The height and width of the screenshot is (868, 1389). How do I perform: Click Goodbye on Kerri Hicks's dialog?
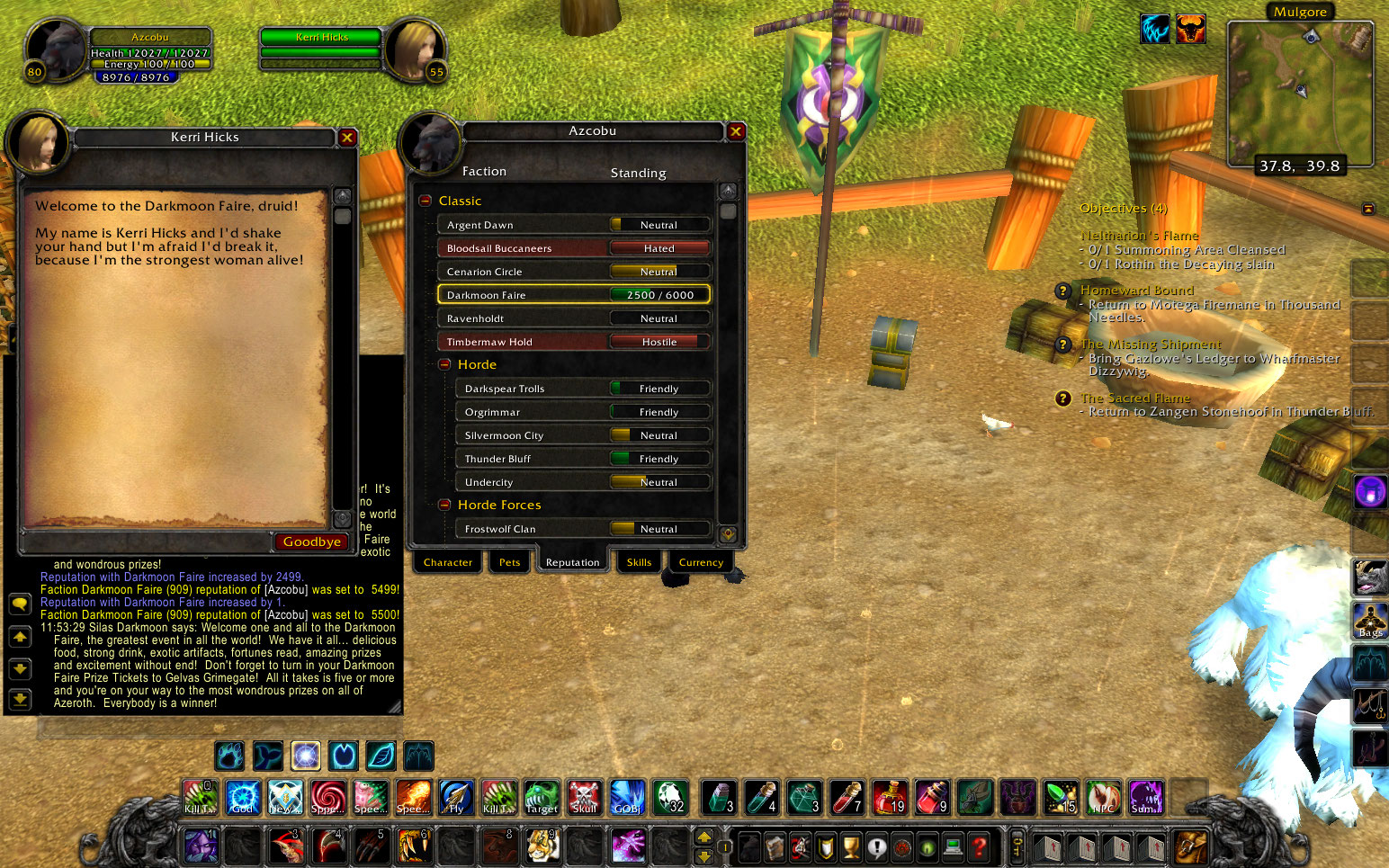[x=311, y=541]
